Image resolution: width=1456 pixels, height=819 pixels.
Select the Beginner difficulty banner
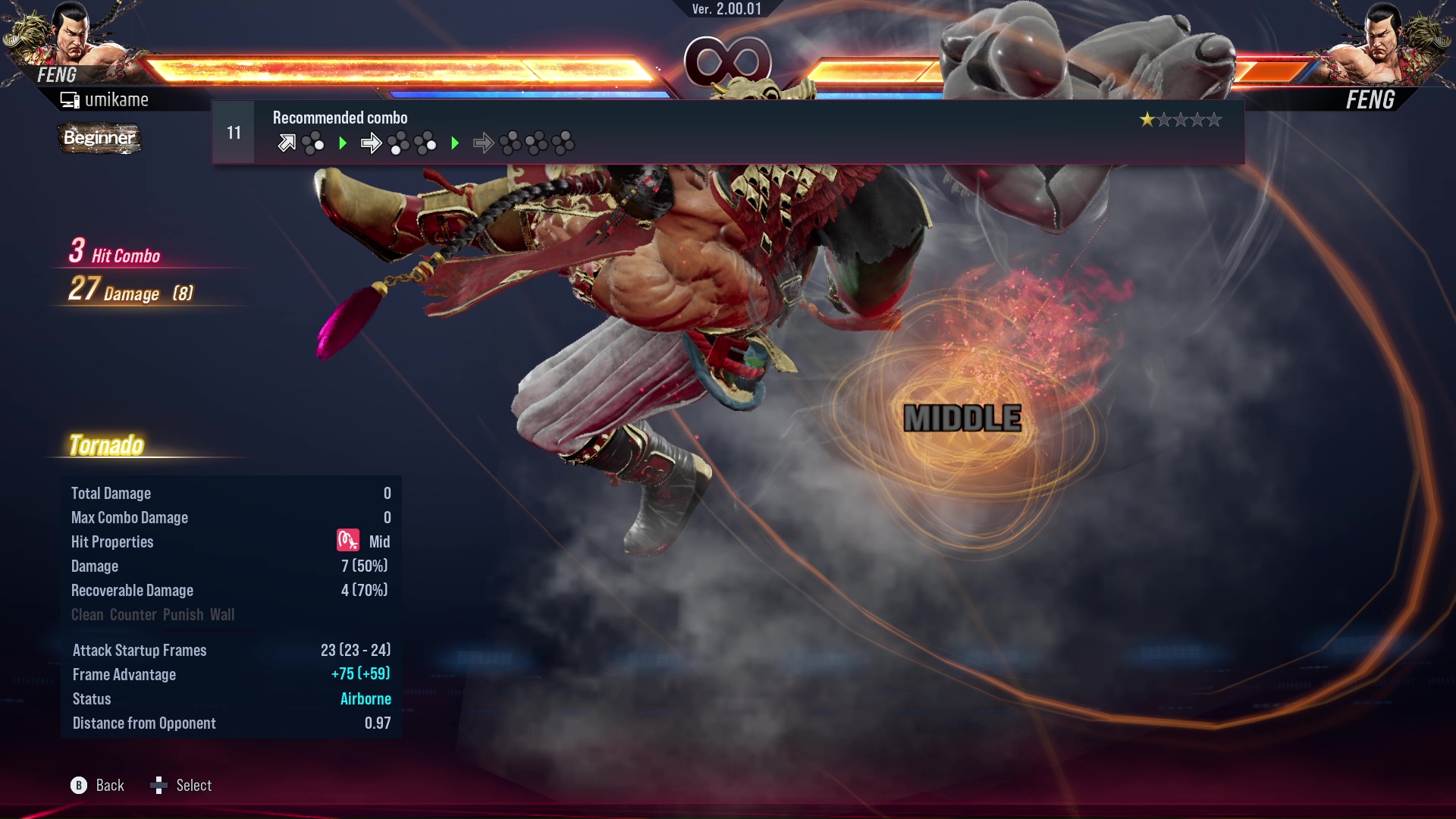(99, 138)
